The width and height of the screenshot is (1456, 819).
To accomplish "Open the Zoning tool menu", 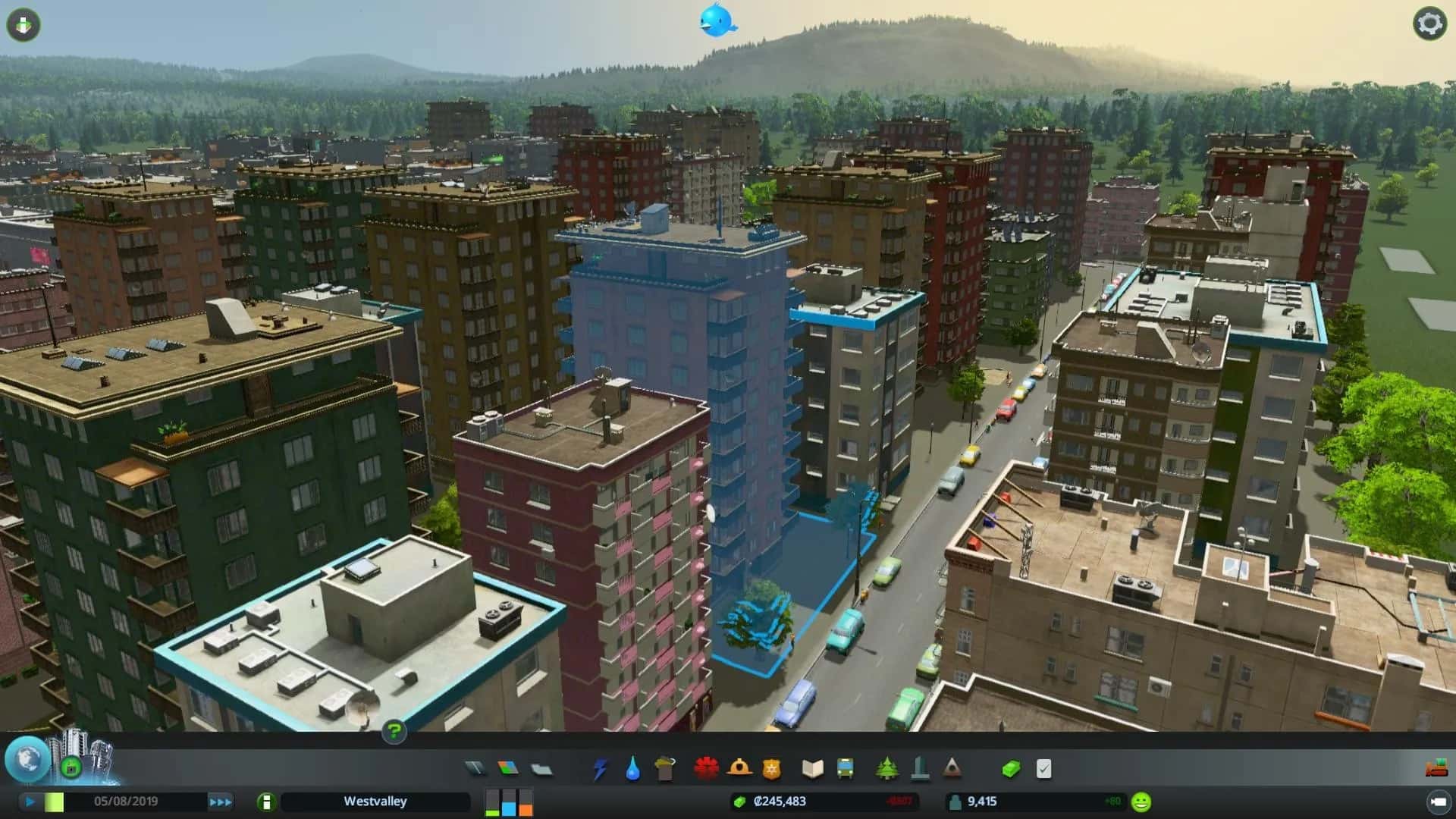I will point(507,769).
